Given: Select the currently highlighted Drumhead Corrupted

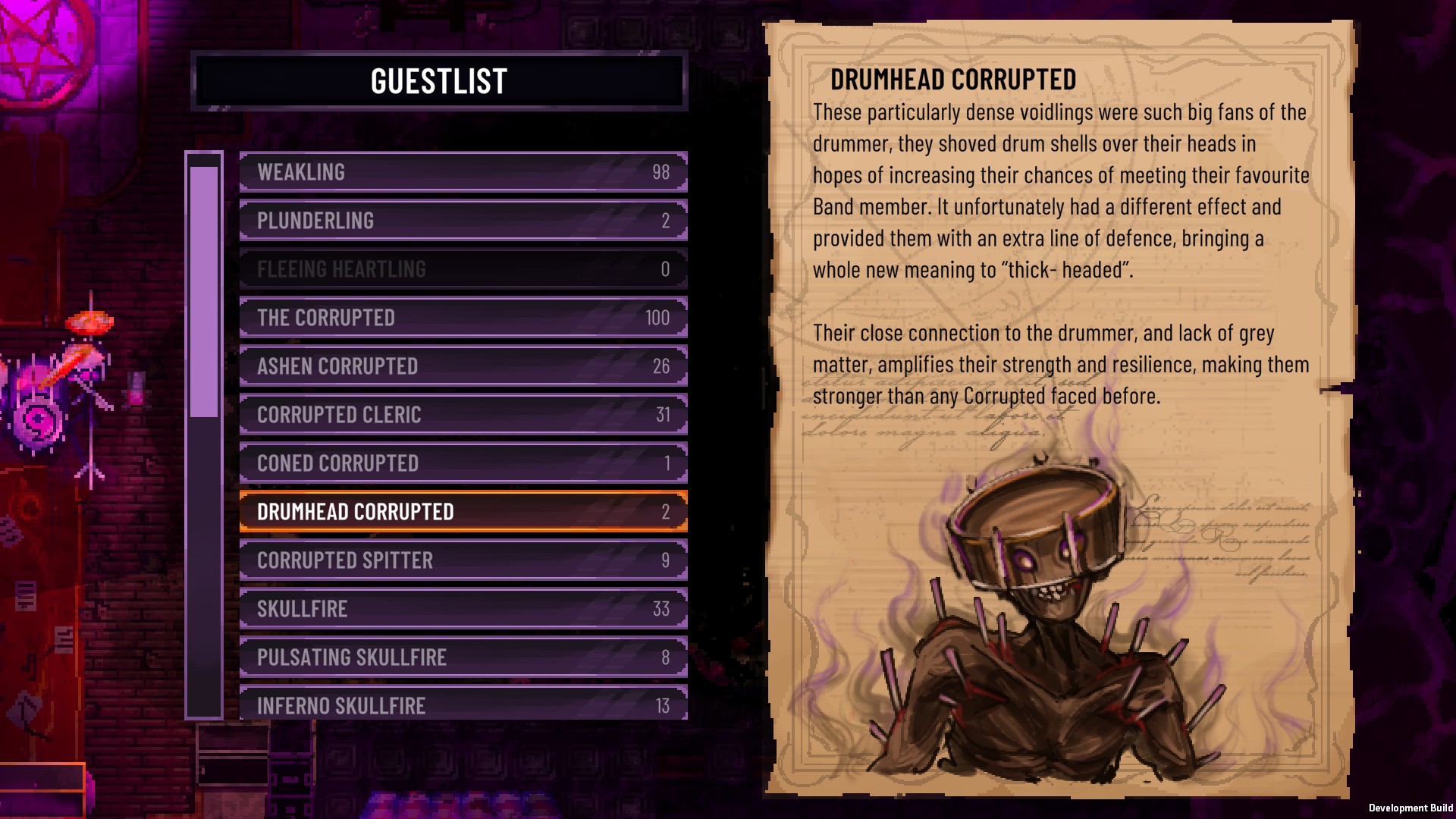Looking at the screenshot, I should (x=463, y=511).
